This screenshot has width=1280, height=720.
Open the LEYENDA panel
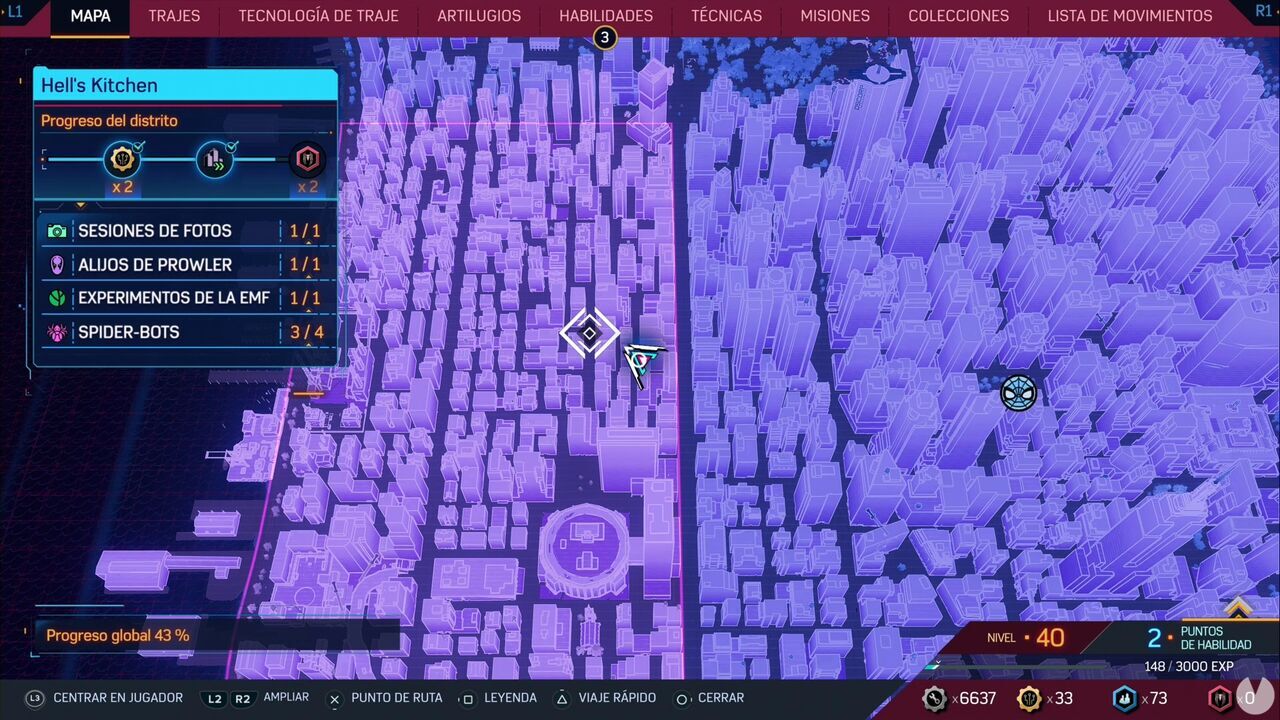coord(512,698)
